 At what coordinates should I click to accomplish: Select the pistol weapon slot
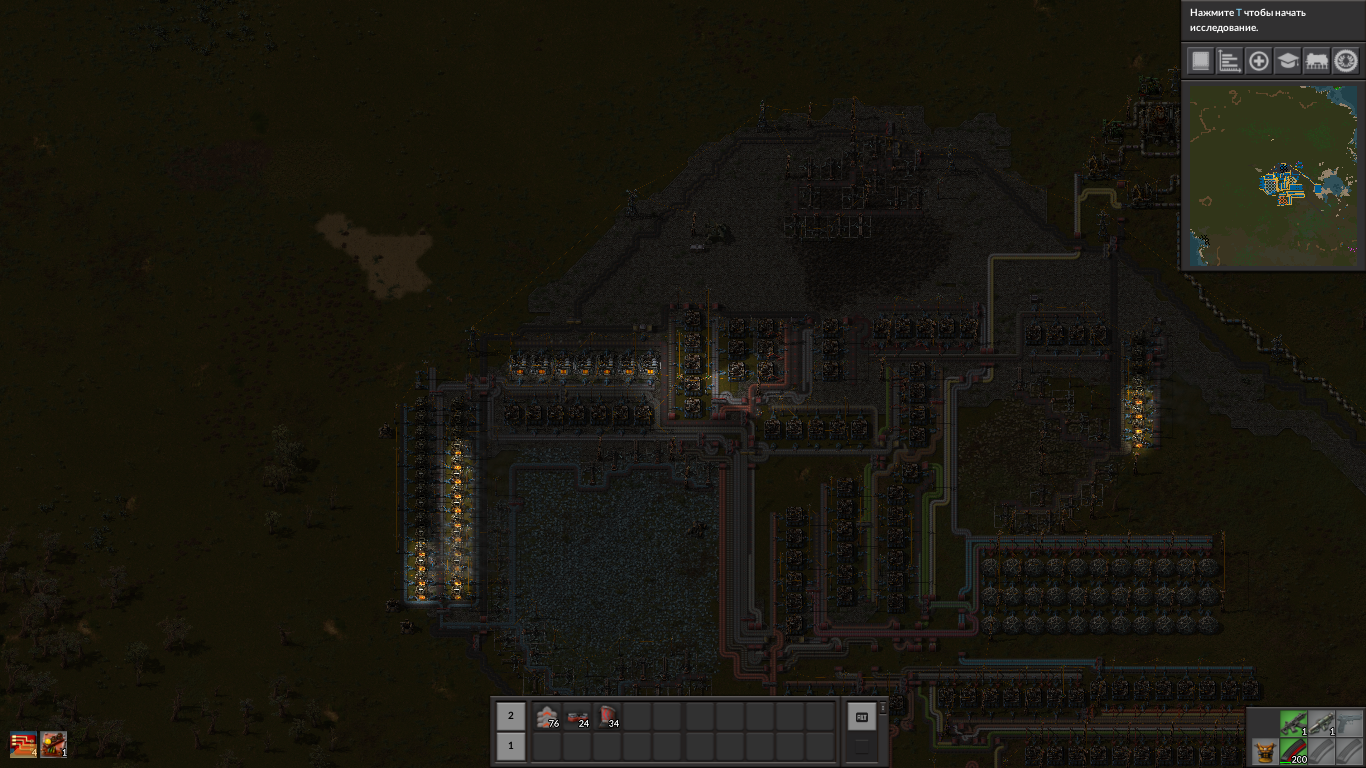tap(1350, 722)
